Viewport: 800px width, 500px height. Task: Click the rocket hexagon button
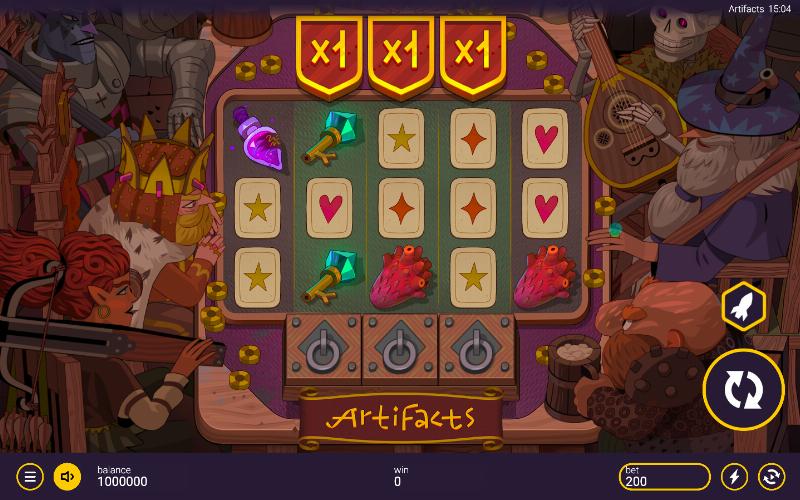pyautogui.click(x=743, y=307)
